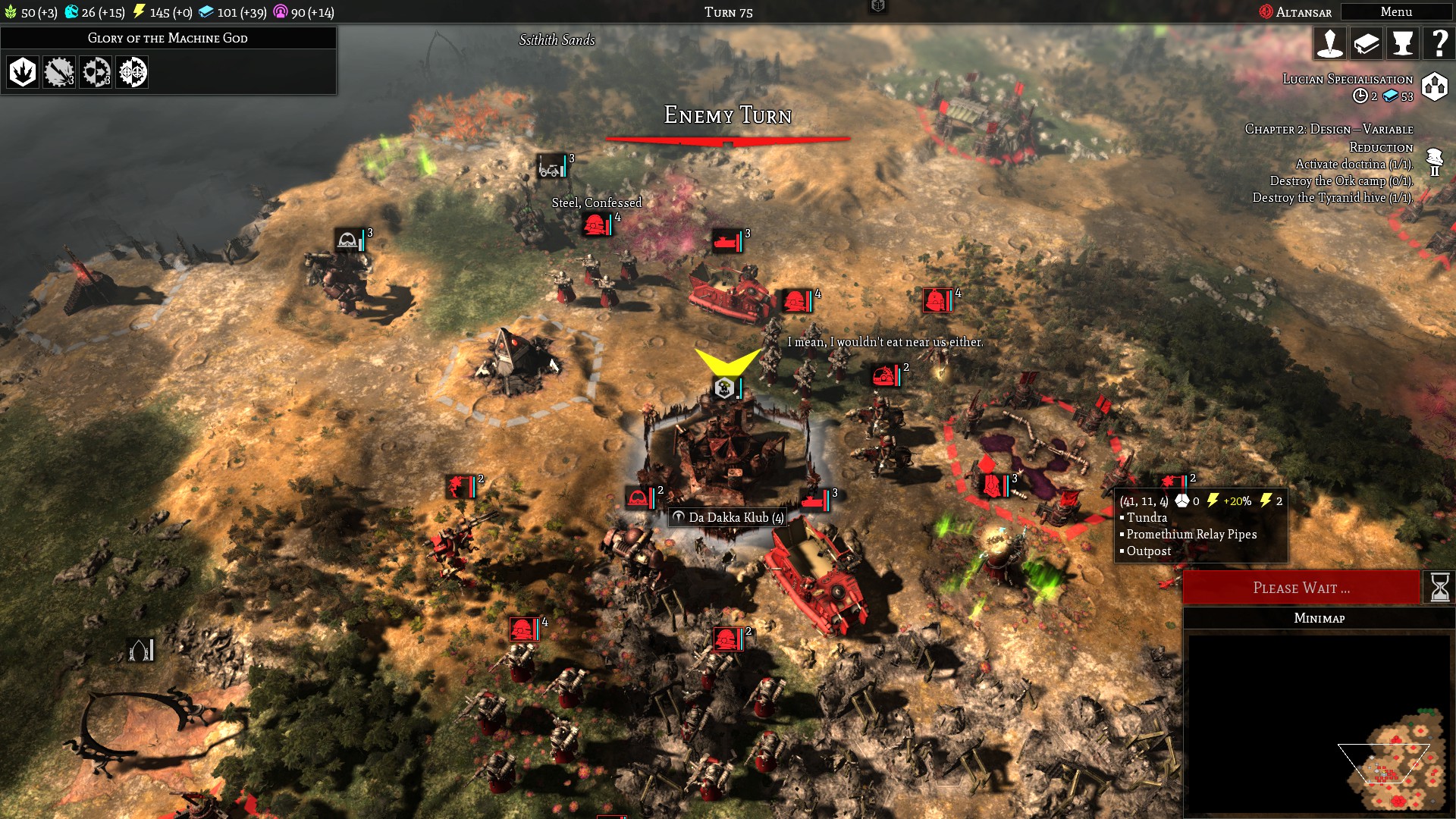Screen dimensions: 1456x819
Task: Use the gear lightning strike ability
Action: pos(59,72)
